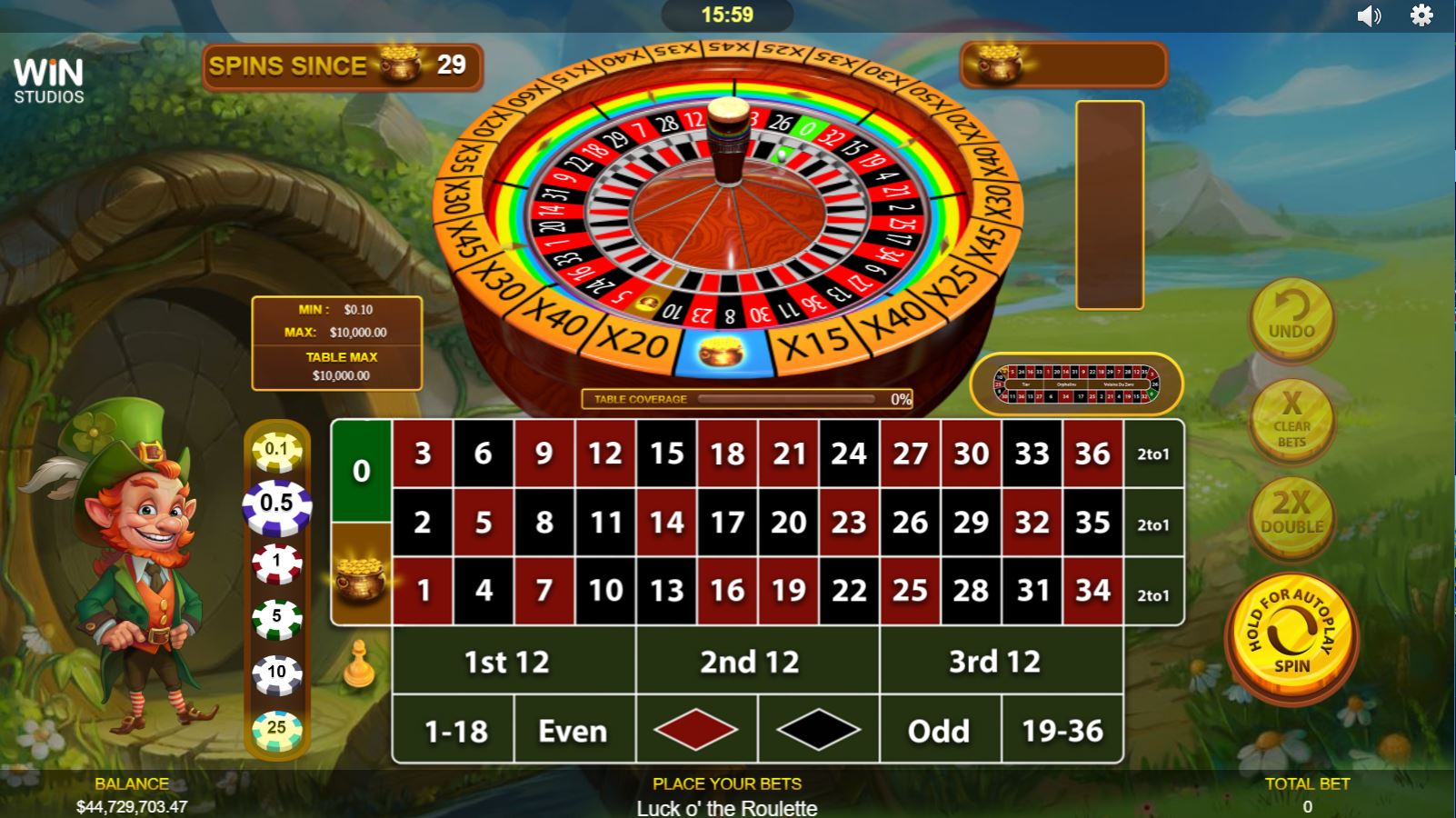Select the WiN Studios logo

pos(50,78)
